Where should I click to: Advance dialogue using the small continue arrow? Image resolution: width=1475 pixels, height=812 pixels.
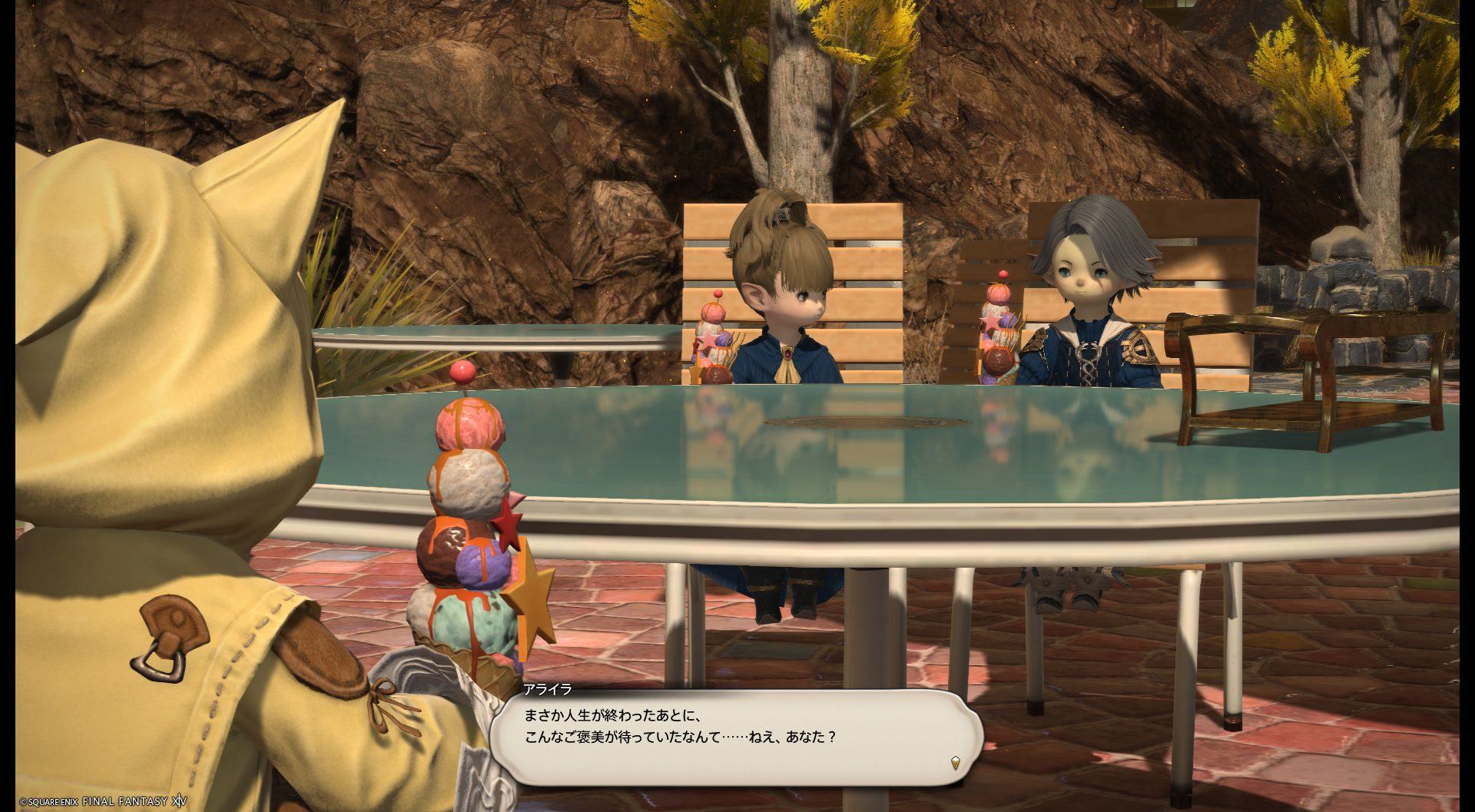pos(955,763)
